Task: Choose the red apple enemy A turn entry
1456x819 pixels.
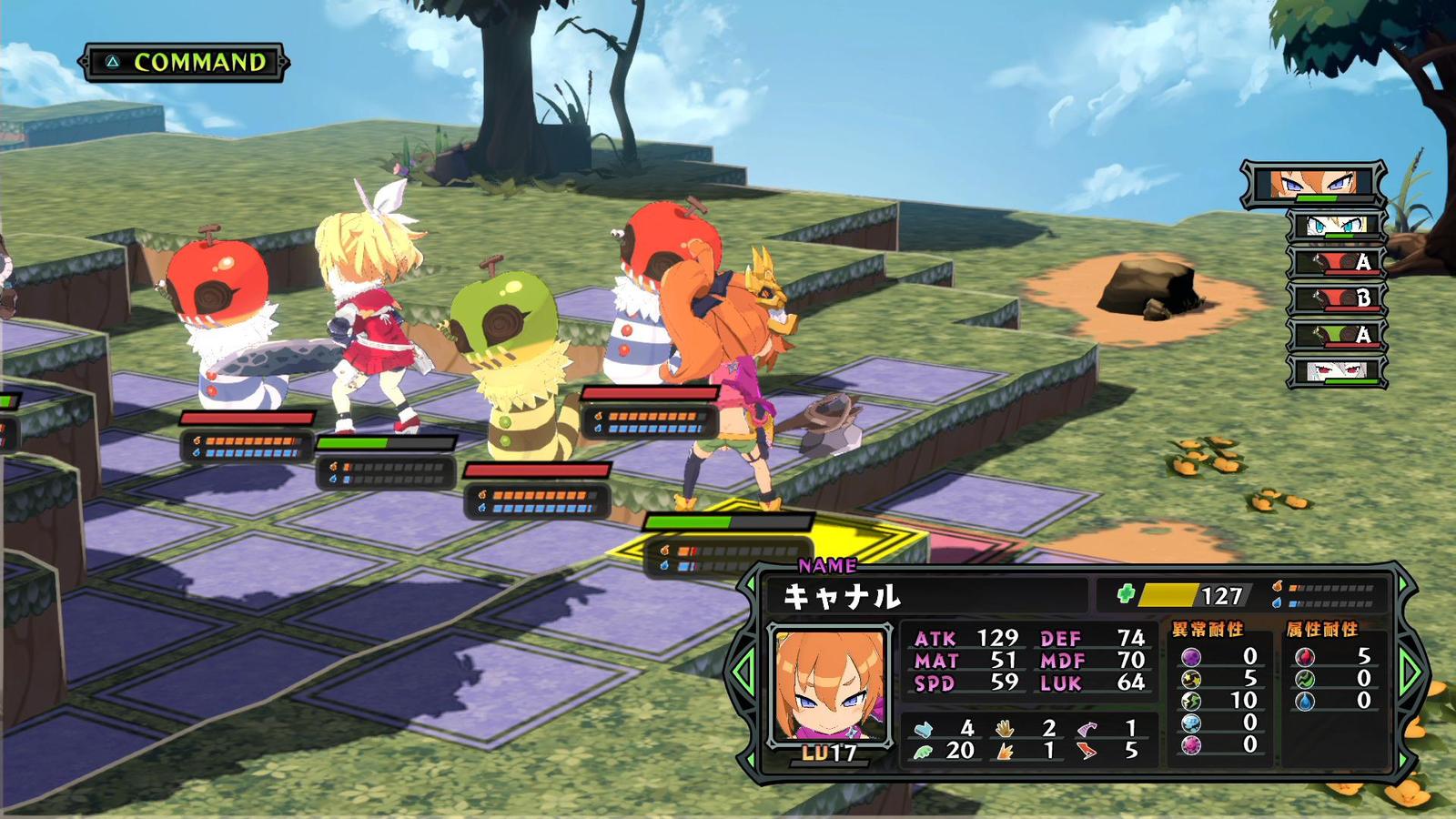Action: coord(1337,262)
